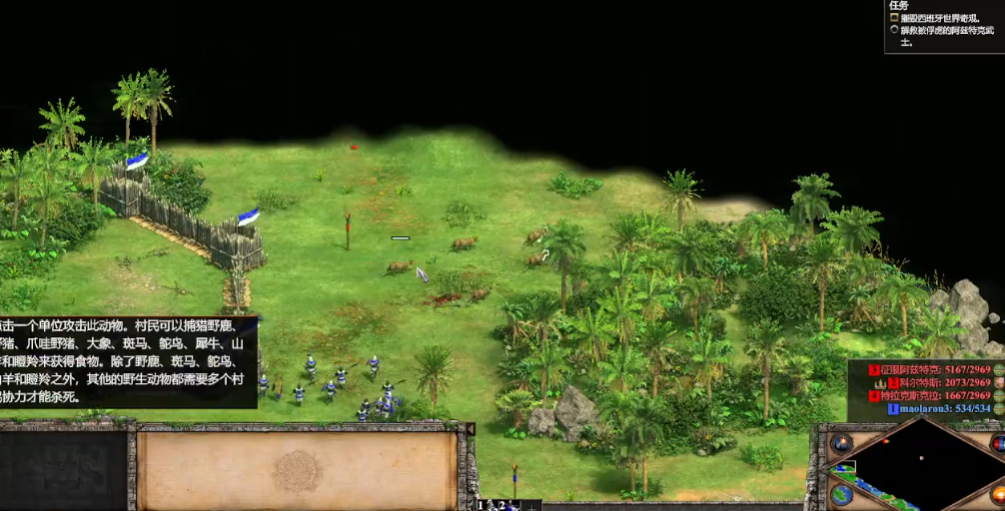Click the red-blue minimap button
The width and height of the screenshot is (1005, 511).
tap(997, 443)
